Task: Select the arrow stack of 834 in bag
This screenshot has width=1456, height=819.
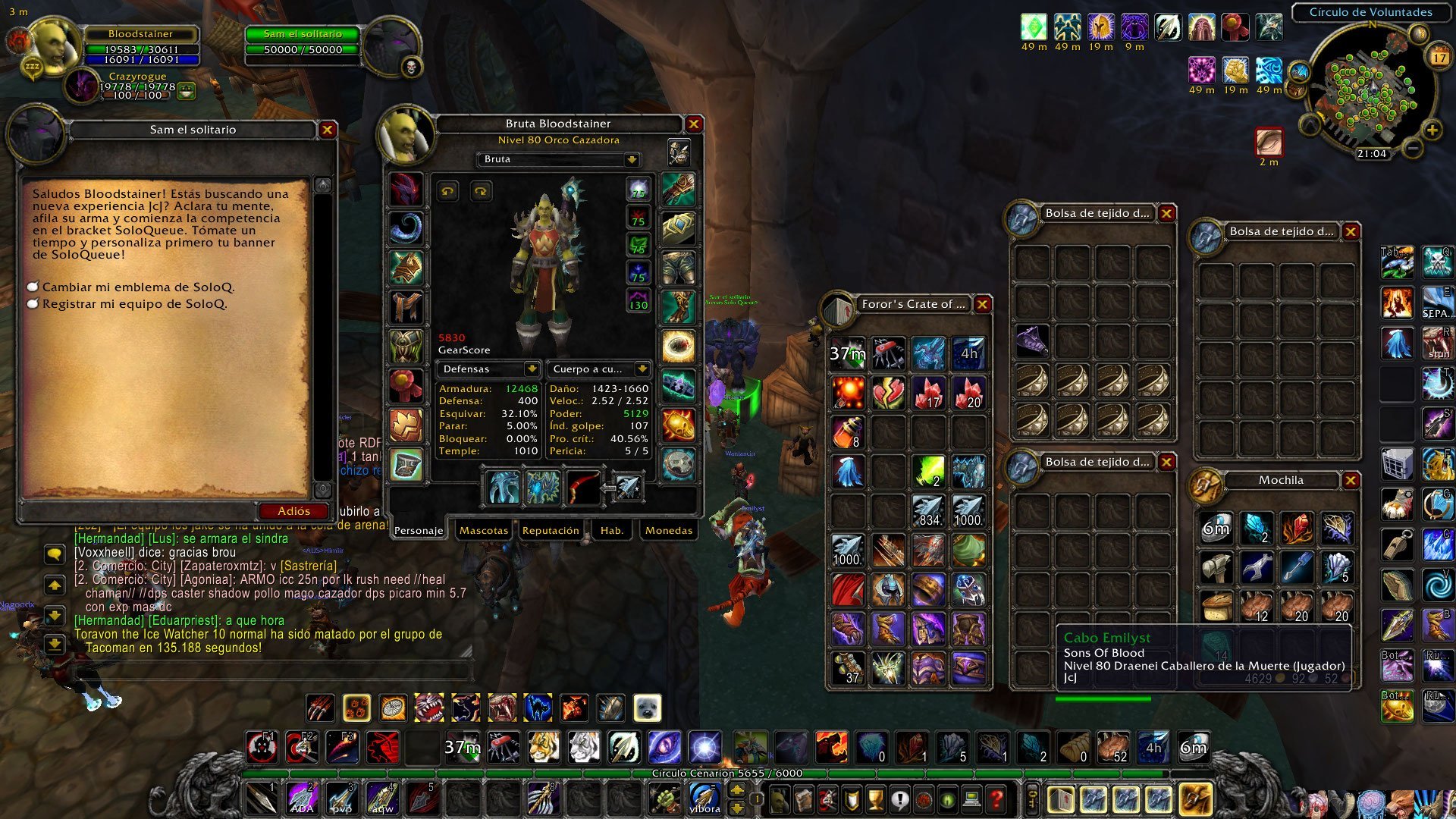Action: 928,511
